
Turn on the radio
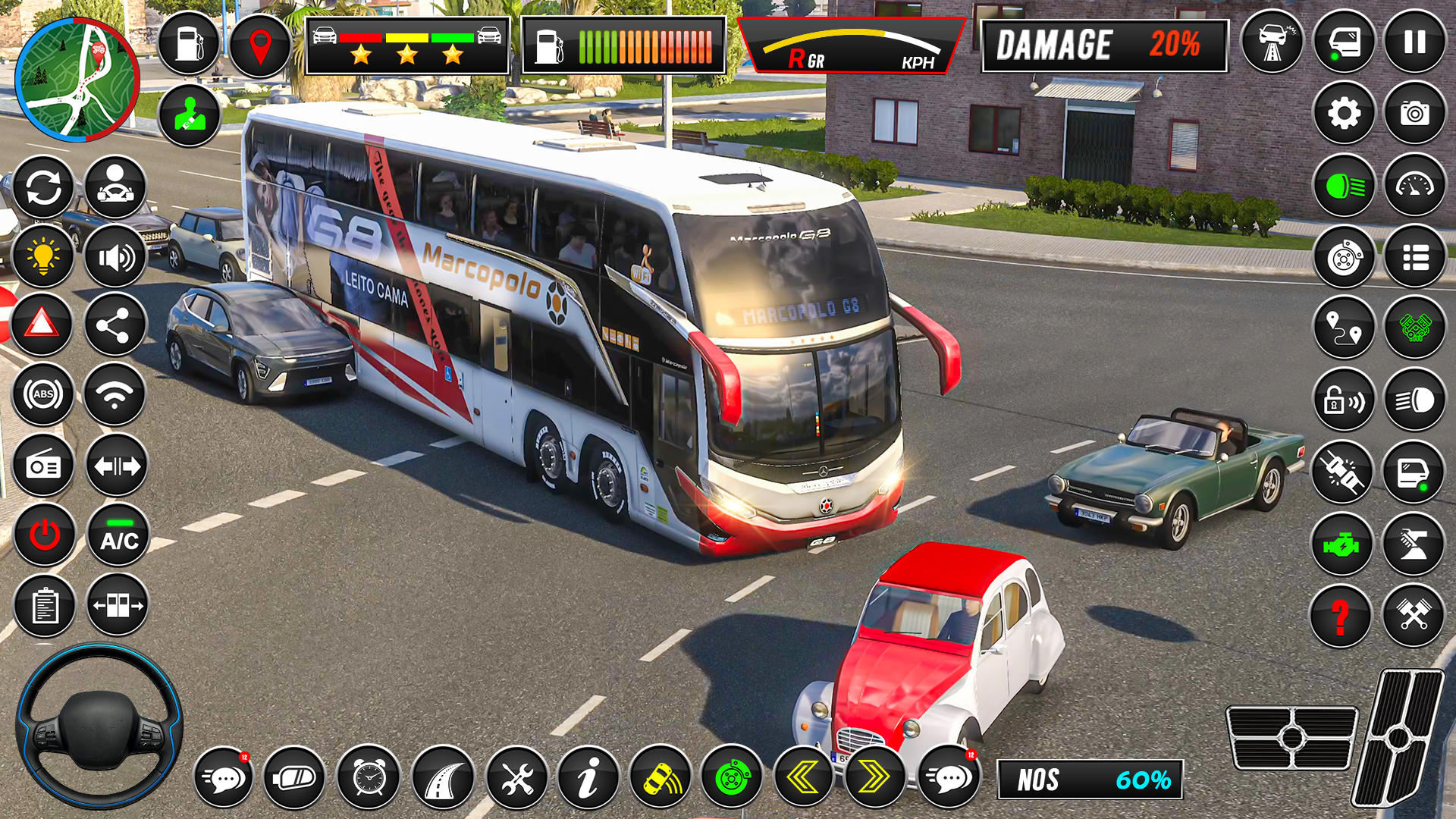[43, 466]
